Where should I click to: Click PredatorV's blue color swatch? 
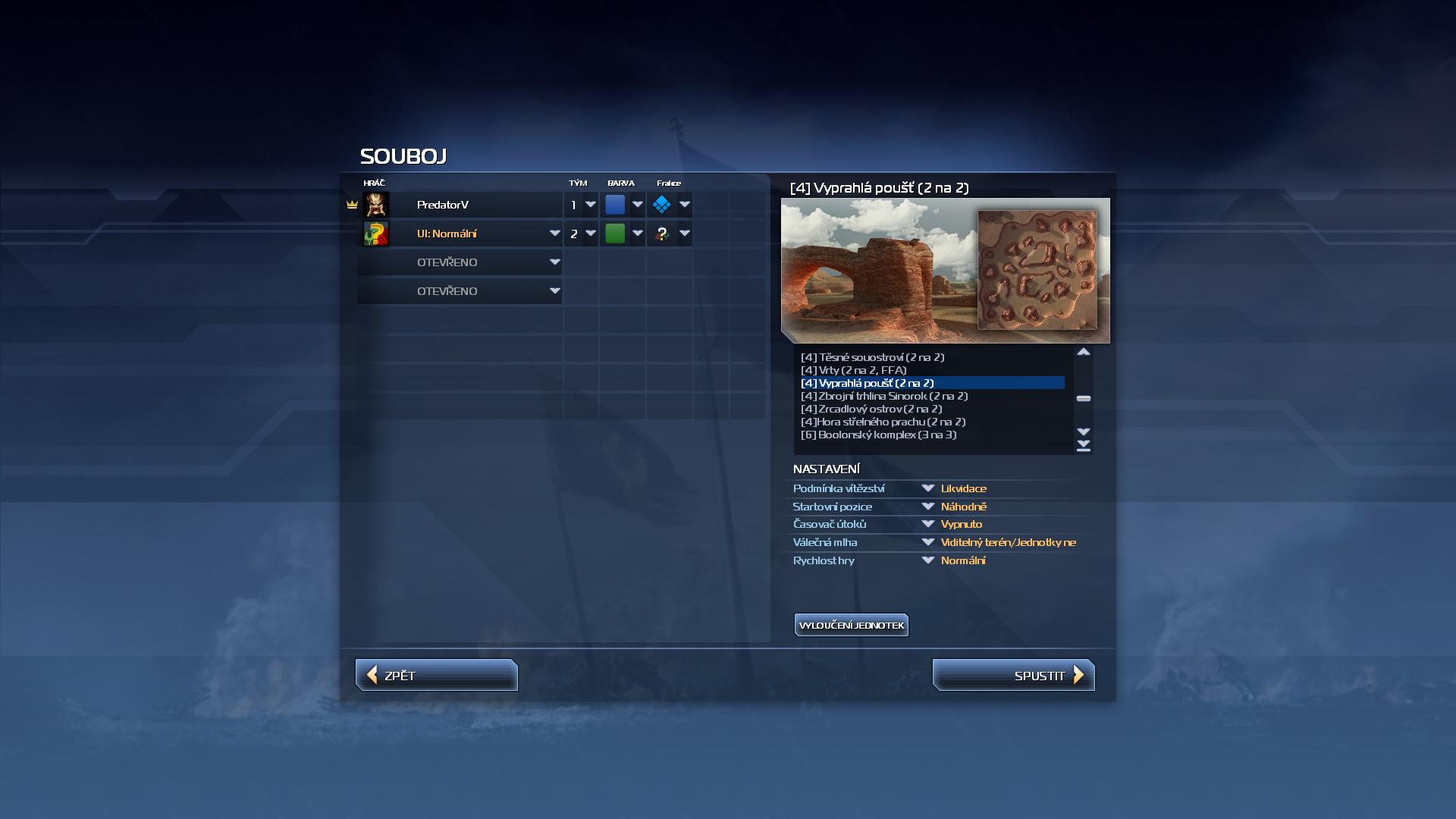click(x=615, y=205)
